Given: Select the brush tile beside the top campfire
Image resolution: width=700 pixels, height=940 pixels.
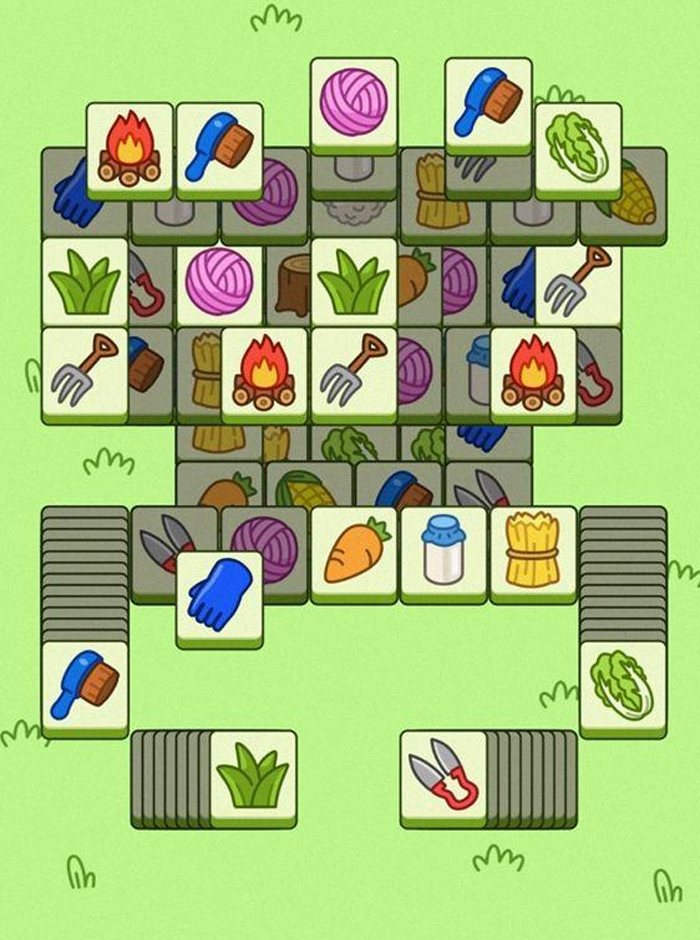Looking at the screenshot, I should click(219, 147).
